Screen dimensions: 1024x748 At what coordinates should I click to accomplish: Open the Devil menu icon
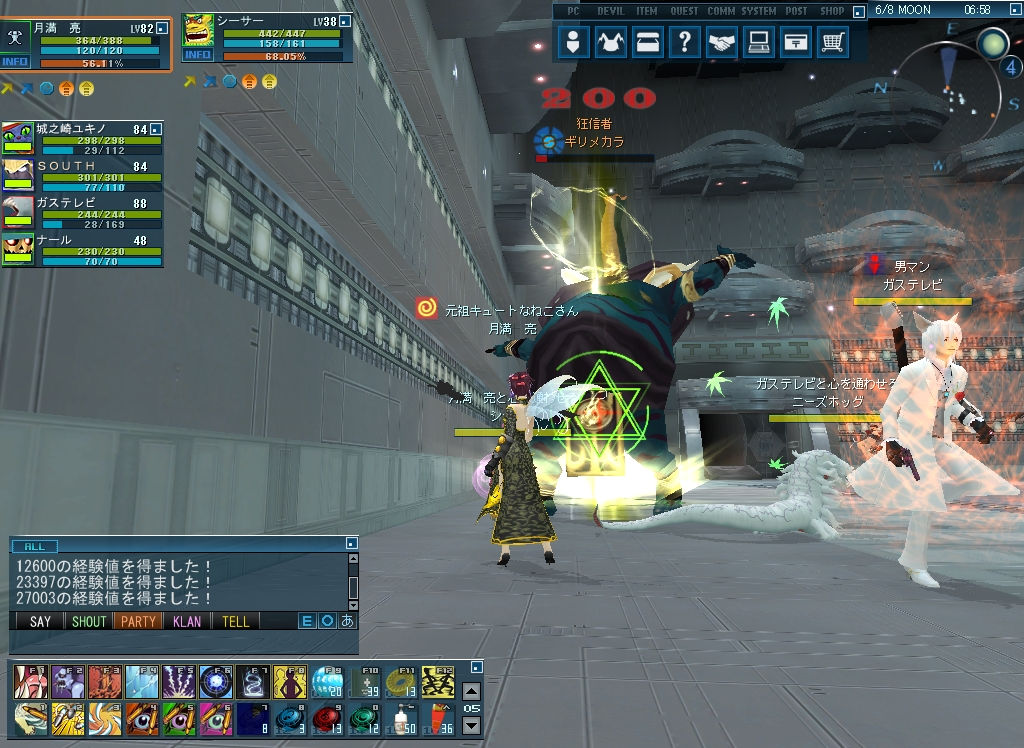[611, 42]
